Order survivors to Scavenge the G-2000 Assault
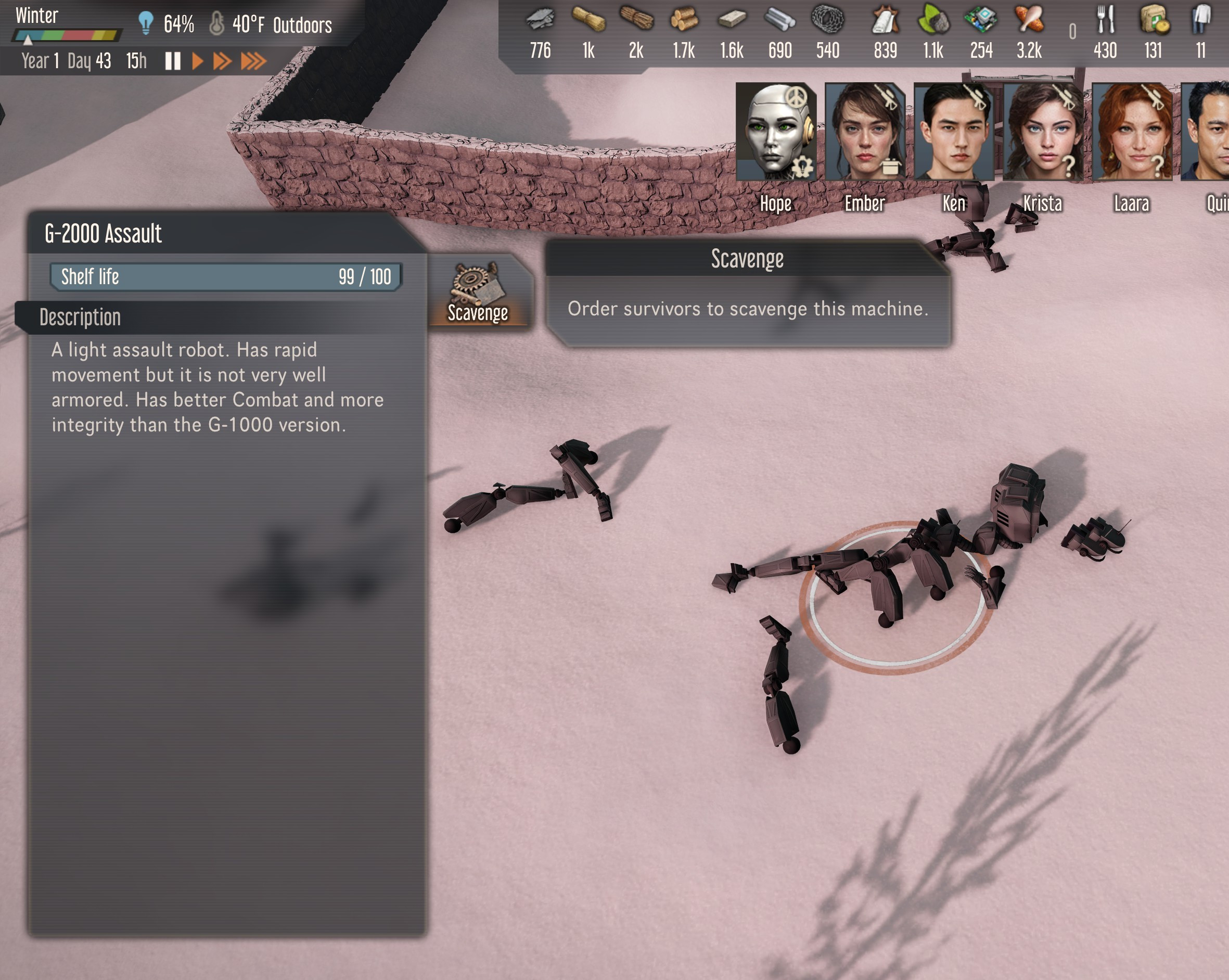 coord(478,292)
